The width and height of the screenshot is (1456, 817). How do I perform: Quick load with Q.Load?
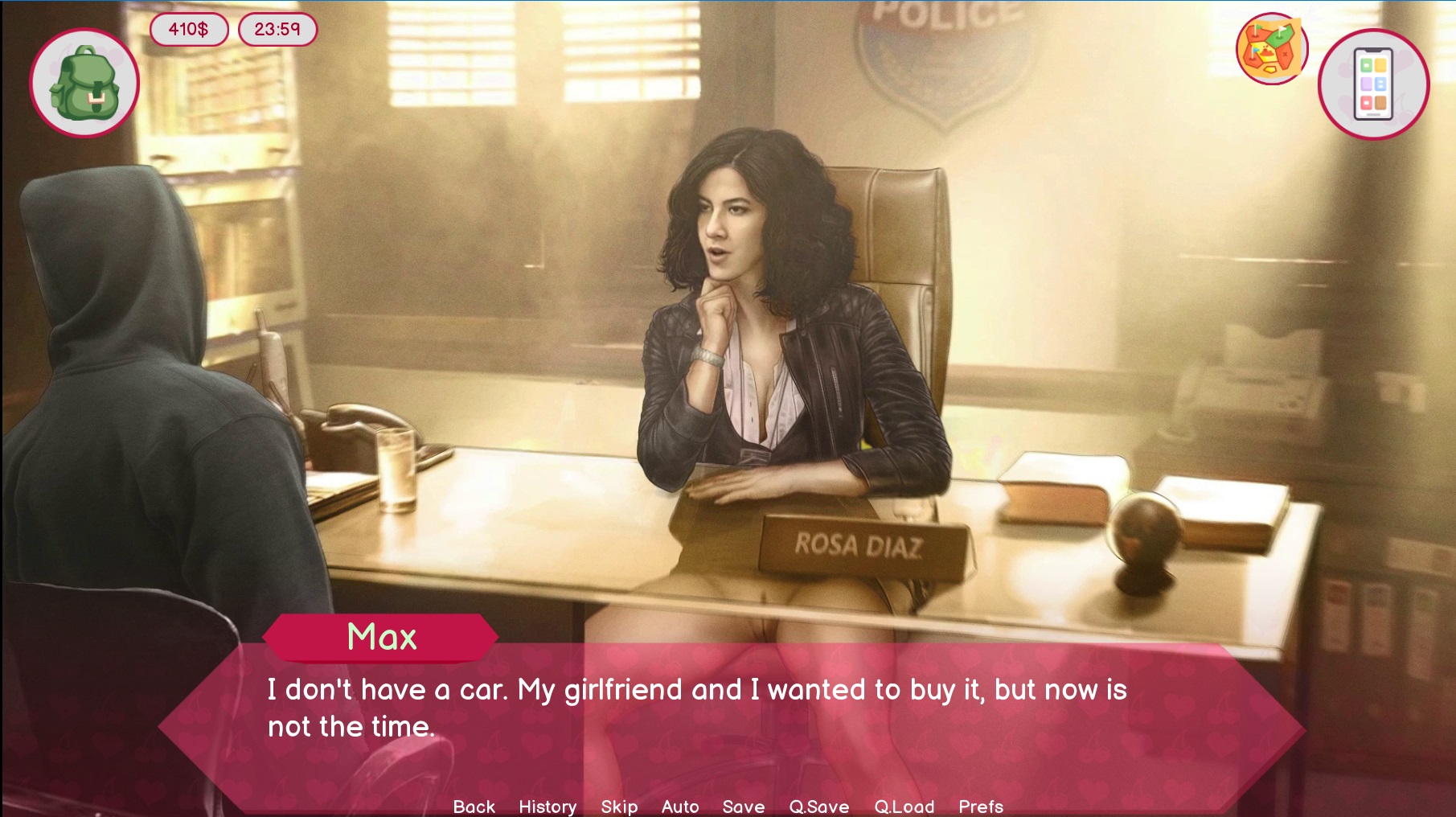904,806
